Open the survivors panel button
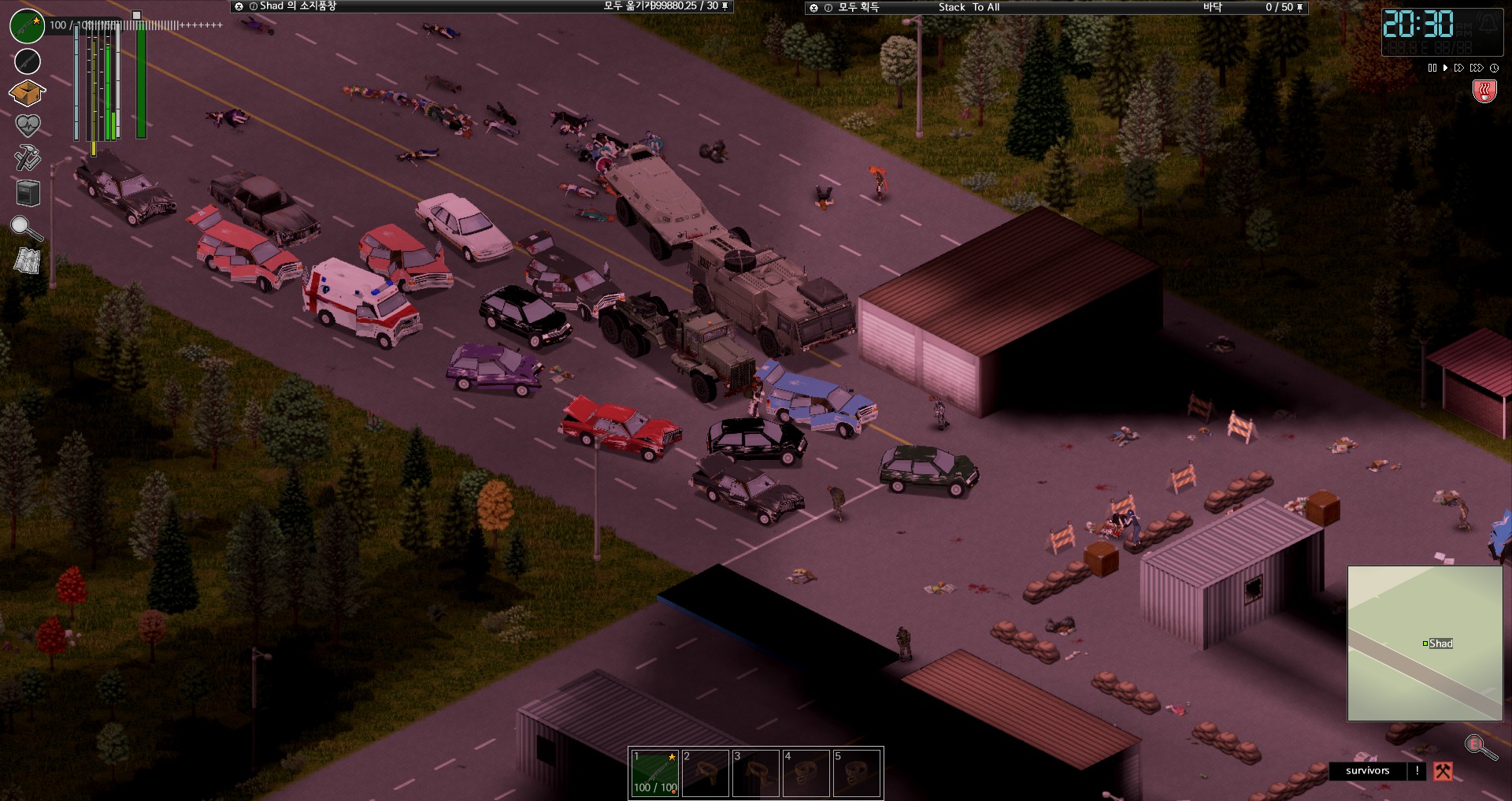The image size is (1512, 801). (1367, 771)
